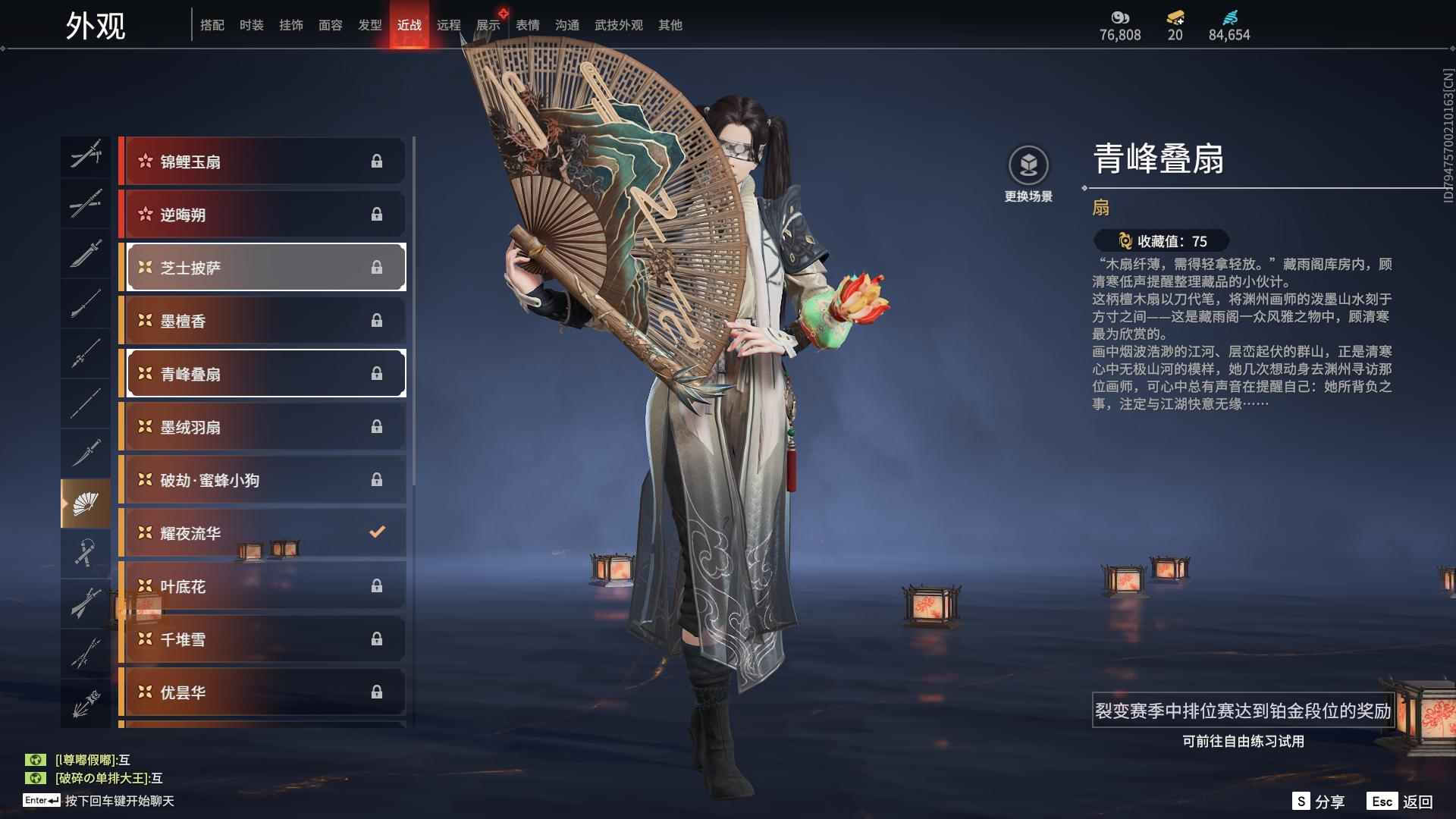
Task: Open the 远程 weapons tab
Action: pyautogui.click(x=449, y=24)
